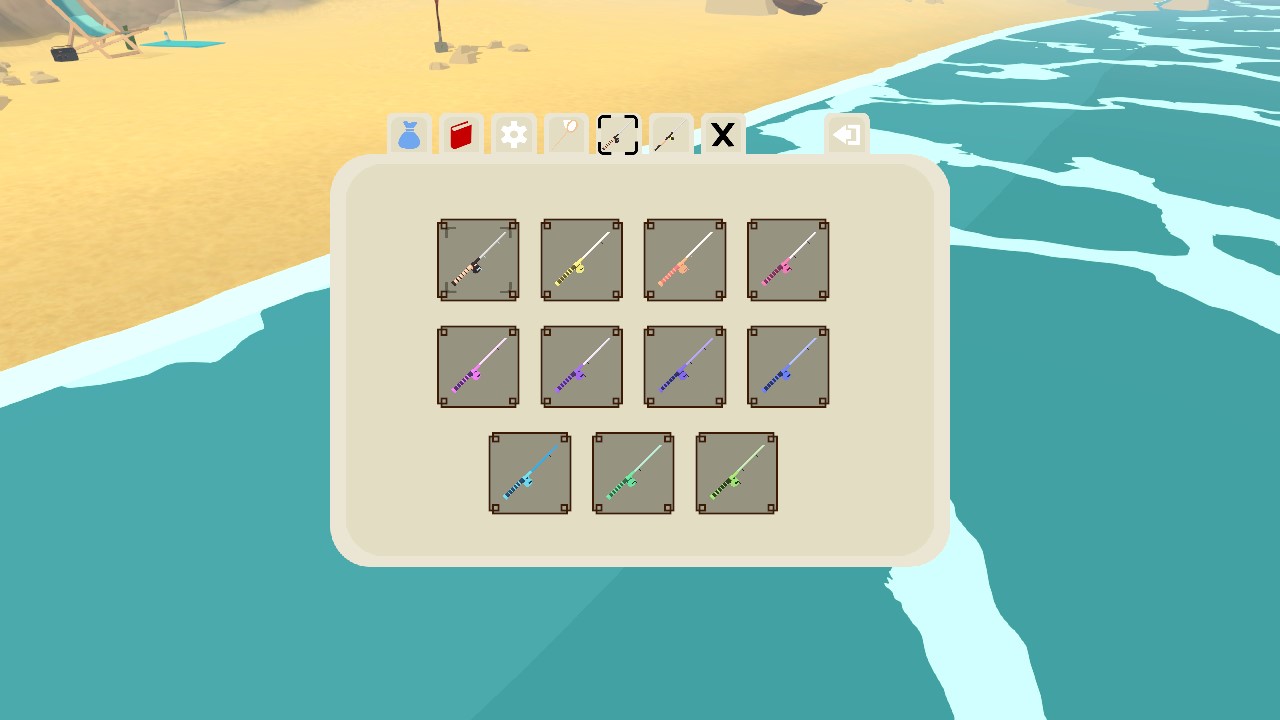Select the blue fishing rod
1280x720 pixels.
point(788,366)
